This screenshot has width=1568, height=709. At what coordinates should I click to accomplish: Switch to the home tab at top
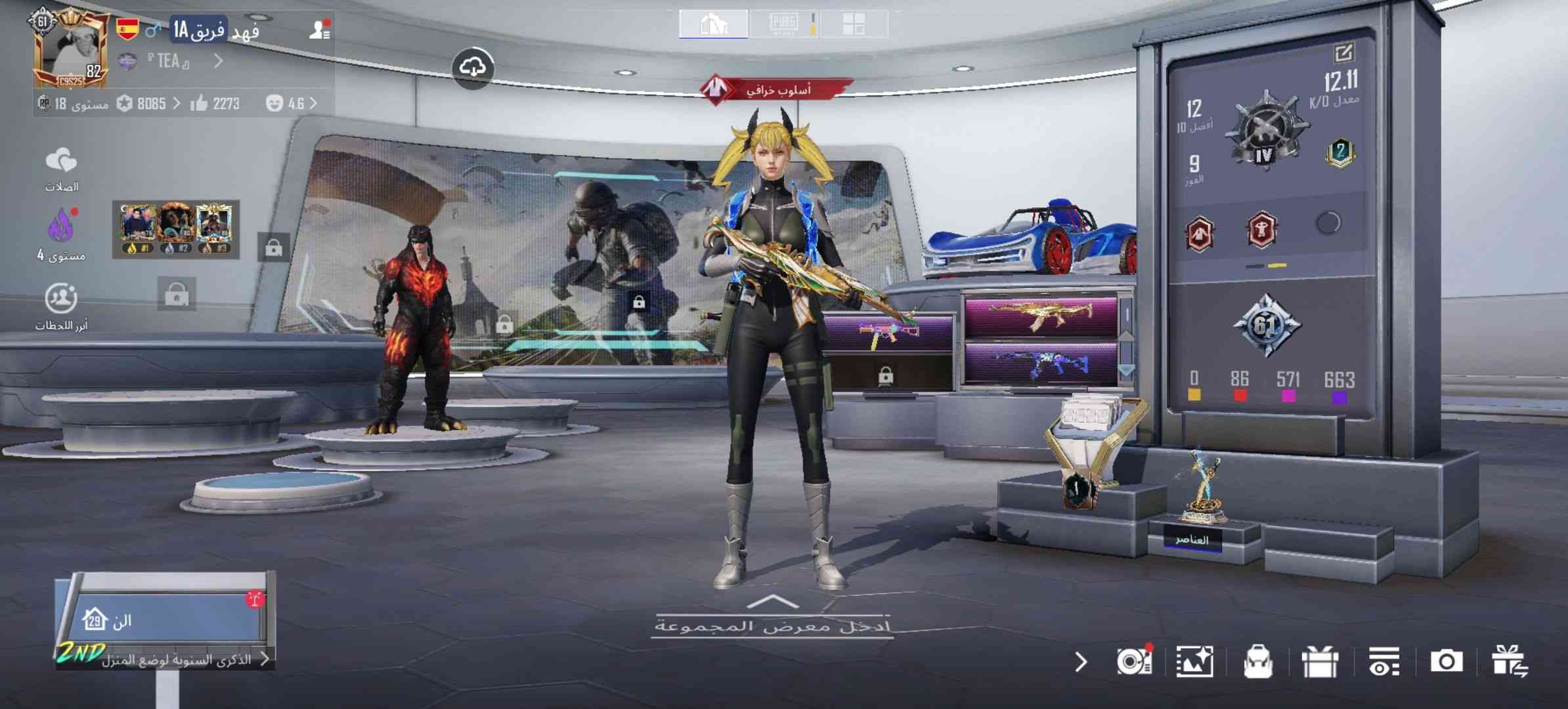(x=713, y=24)
